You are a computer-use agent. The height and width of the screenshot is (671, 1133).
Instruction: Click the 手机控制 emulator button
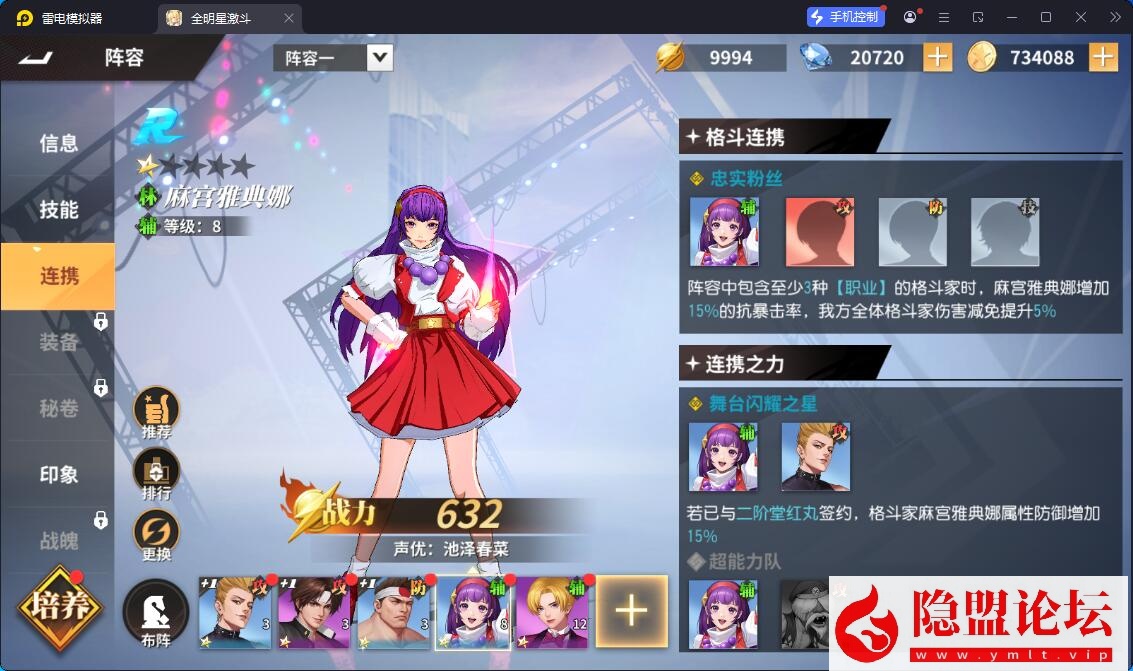tap(845, 17)
